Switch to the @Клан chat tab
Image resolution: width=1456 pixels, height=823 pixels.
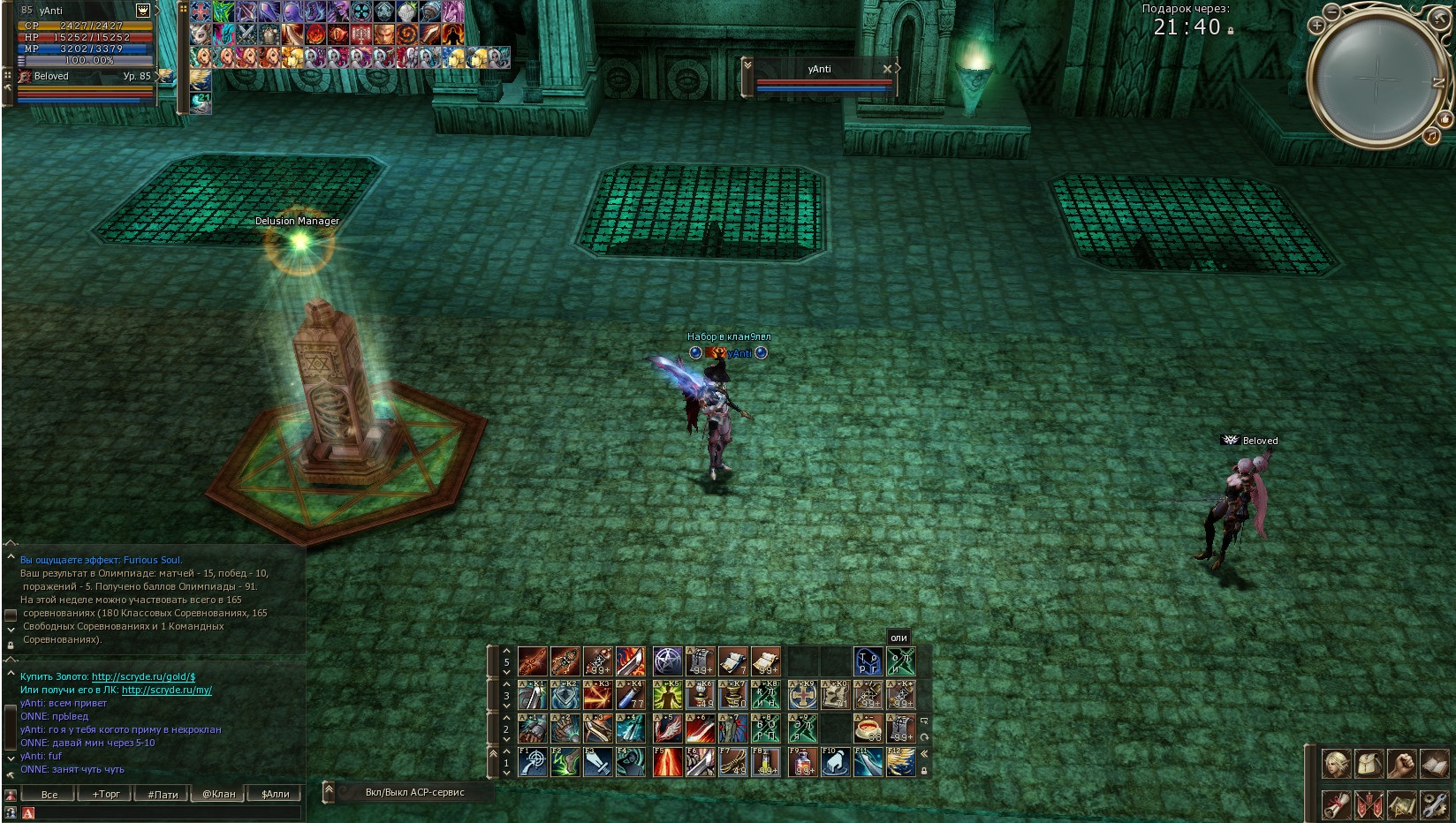[219, 794]
